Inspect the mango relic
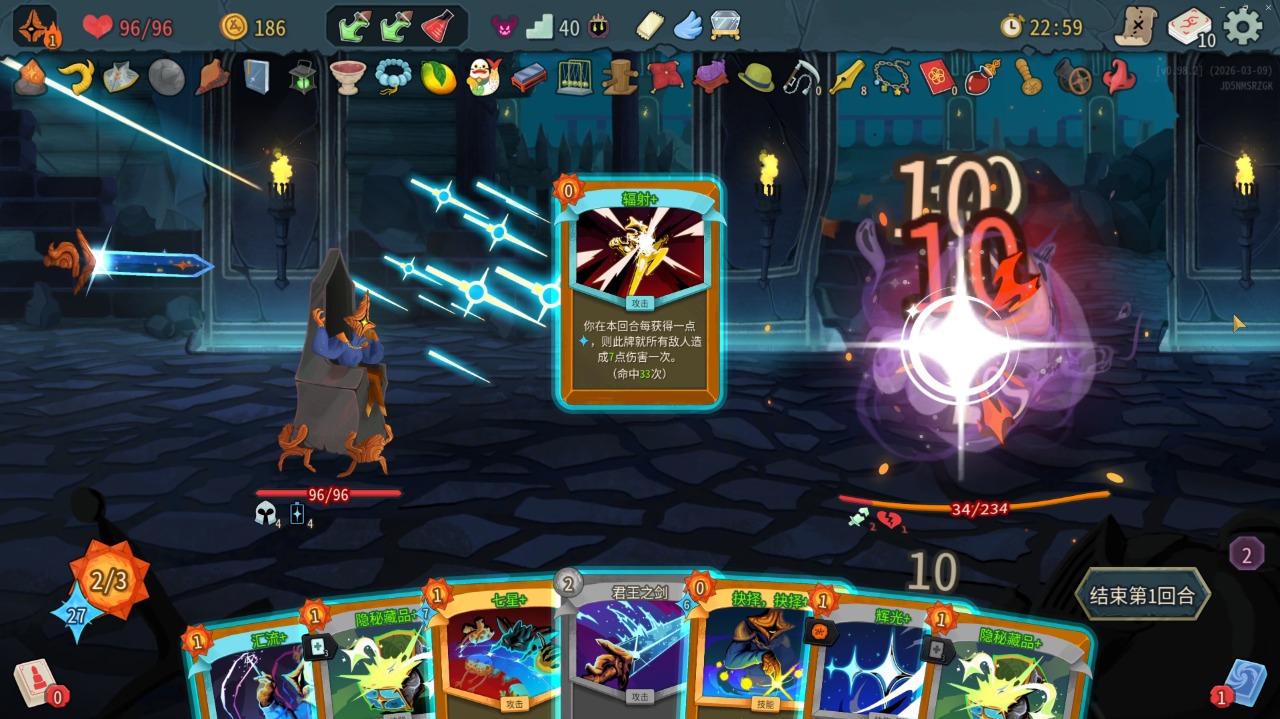1280x719 pixels. tap(438, 77)
